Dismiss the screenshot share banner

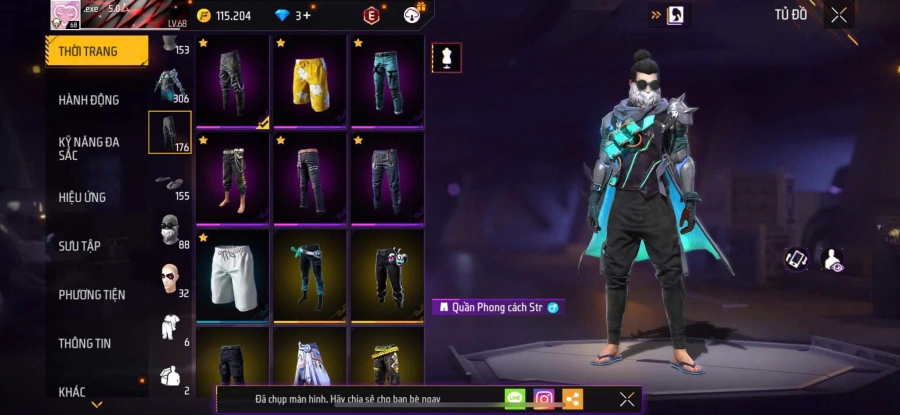[626, 399]
